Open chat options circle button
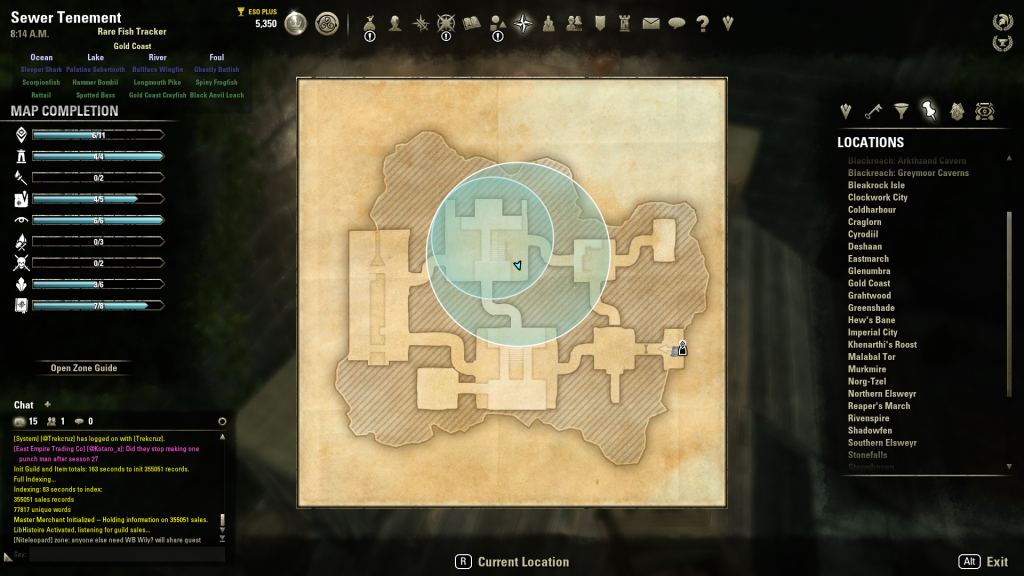This screenshot has height=576, width=1024. click(x=222, y=422)
